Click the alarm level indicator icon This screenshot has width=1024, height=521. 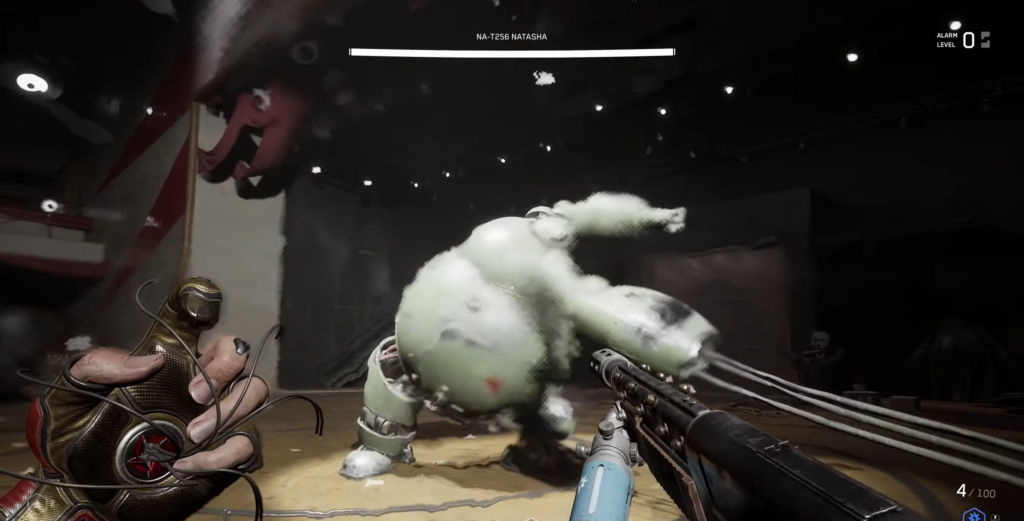pyautogui.click(x=985, y=40)
